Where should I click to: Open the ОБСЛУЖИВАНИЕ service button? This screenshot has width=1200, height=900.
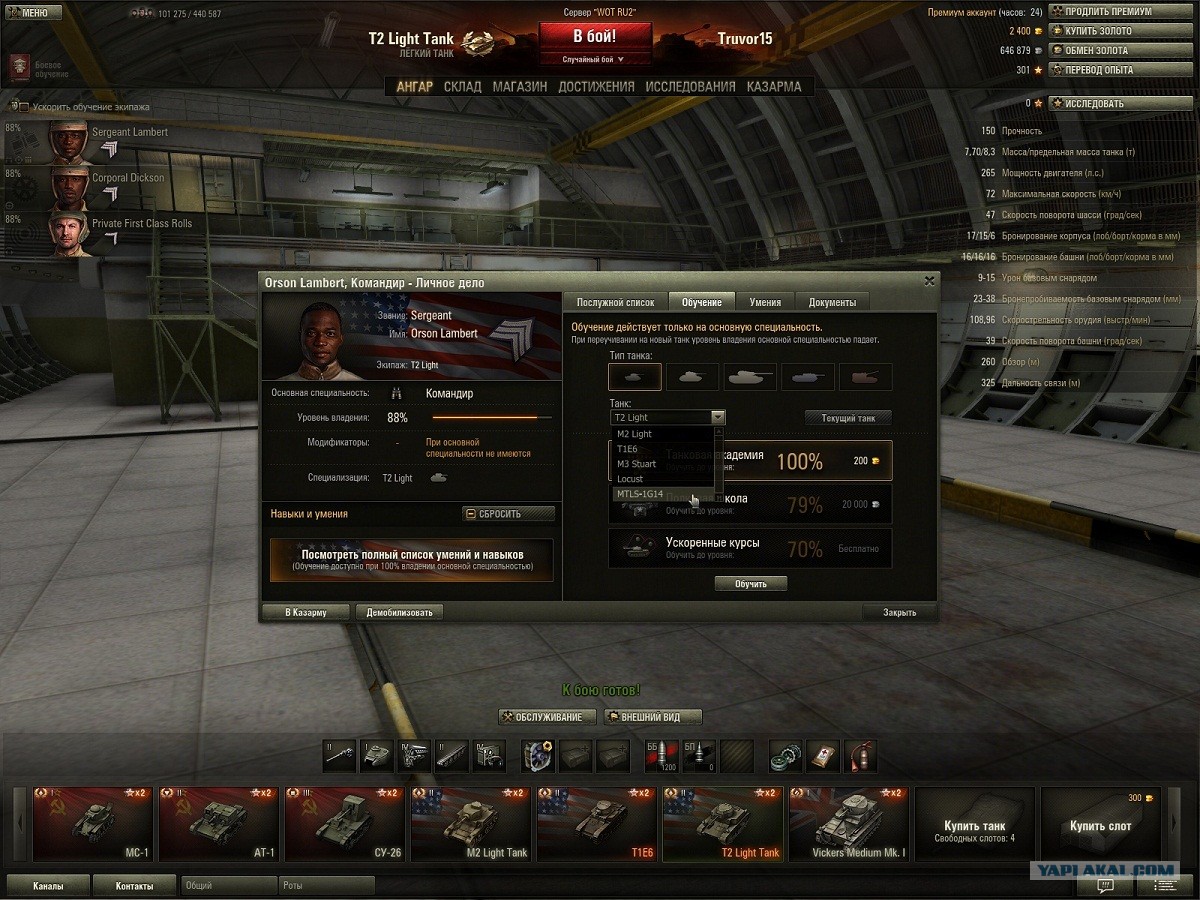pyautogui.click(x=548, y=717)
